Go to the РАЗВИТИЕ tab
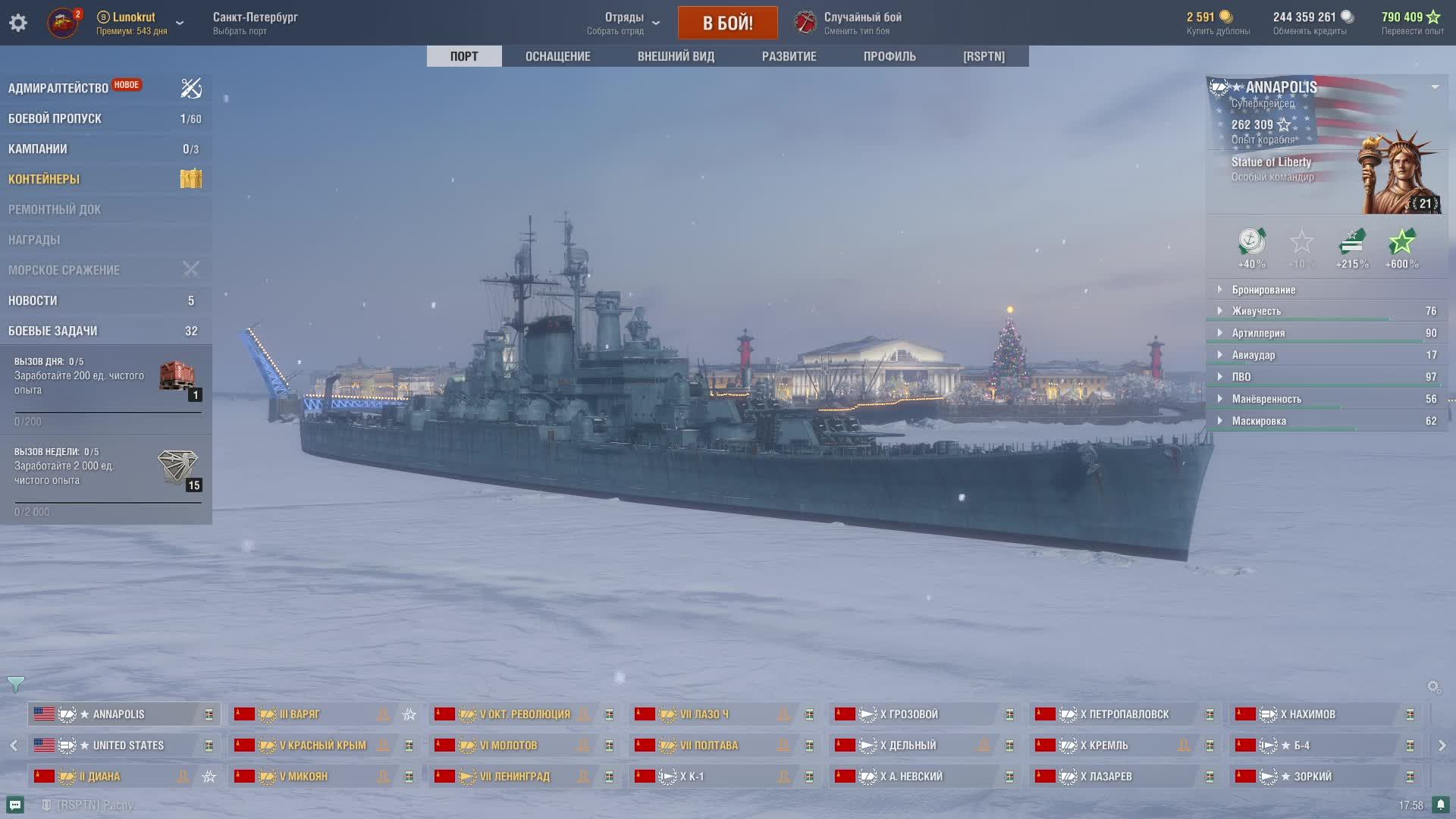The image size is (1456, 819). click(789, 56)
